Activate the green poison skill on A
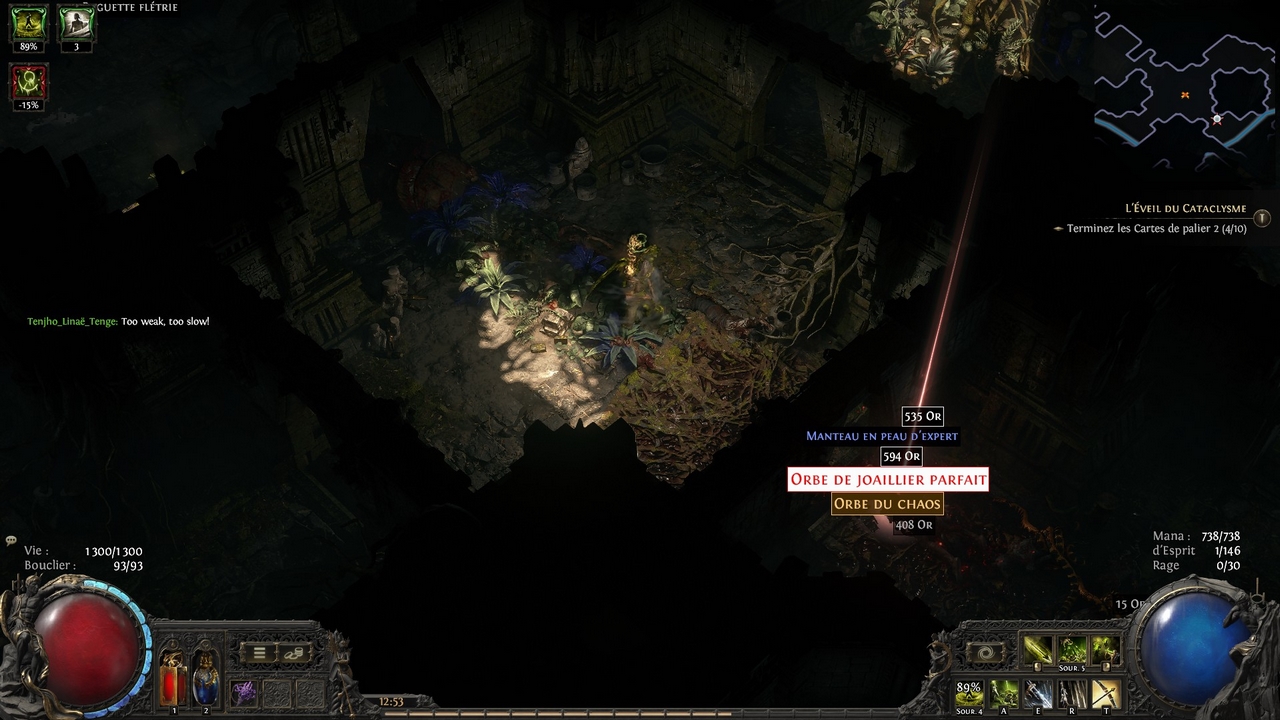The image size is (1280, 720). point(1004,693)
